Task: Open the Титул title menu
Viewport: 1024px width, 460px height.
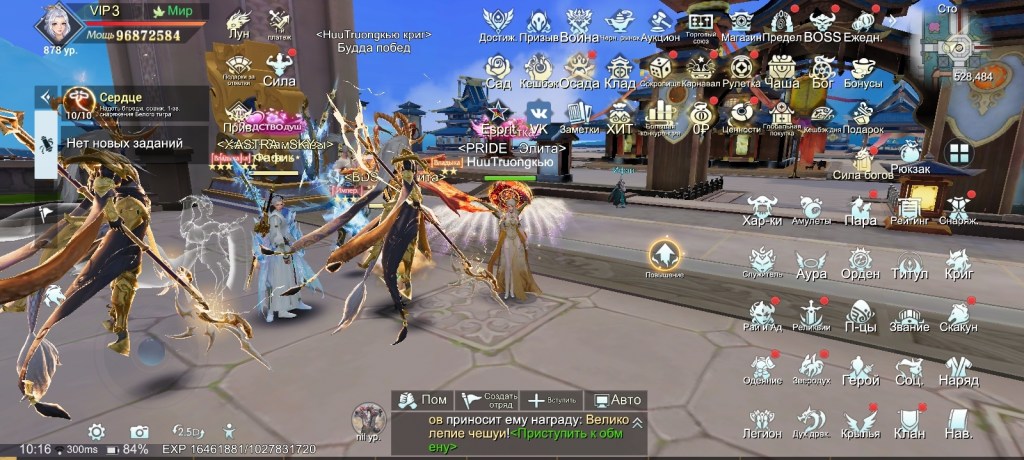Action: [x=909, y=263]
